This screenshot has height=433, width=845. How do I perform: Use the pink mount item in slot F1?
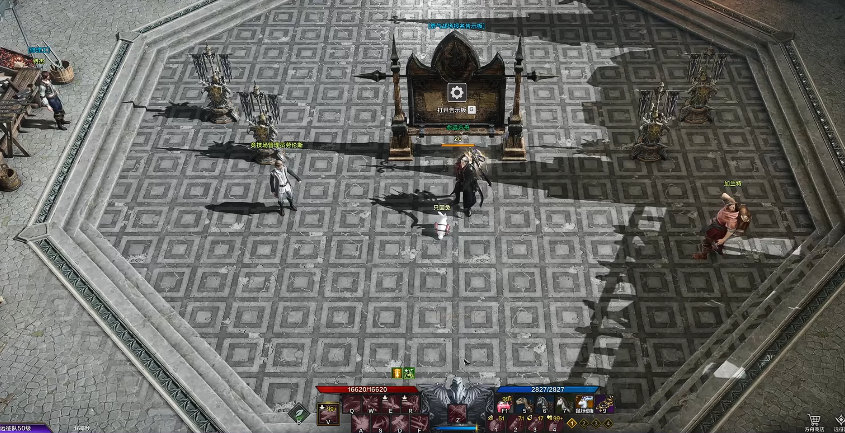[504, 405]
